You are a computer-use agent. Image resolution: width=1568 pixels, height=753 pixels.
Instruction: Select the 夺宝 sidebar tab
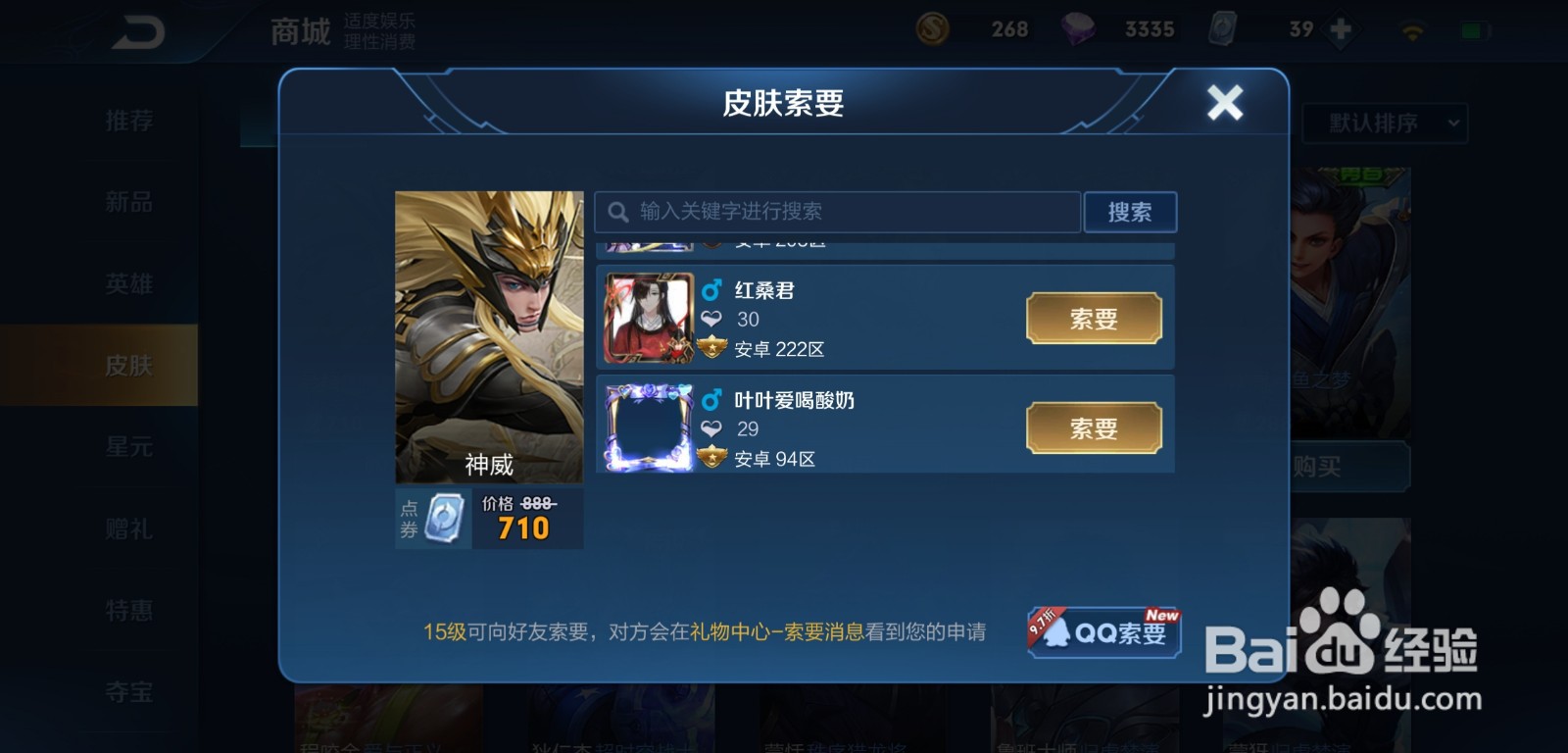(128, 691)
